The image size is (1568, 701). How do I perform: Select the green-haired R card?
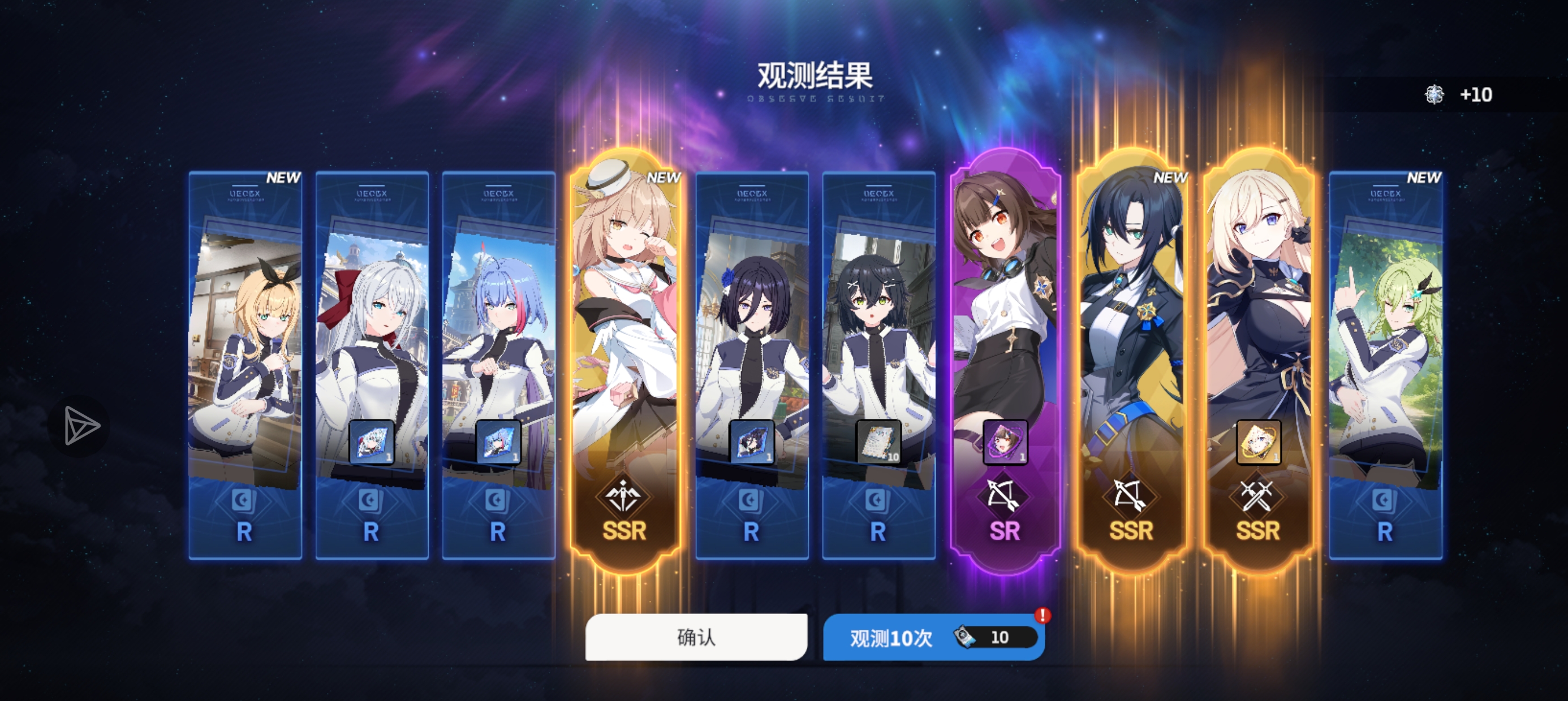pos(1385,365)
